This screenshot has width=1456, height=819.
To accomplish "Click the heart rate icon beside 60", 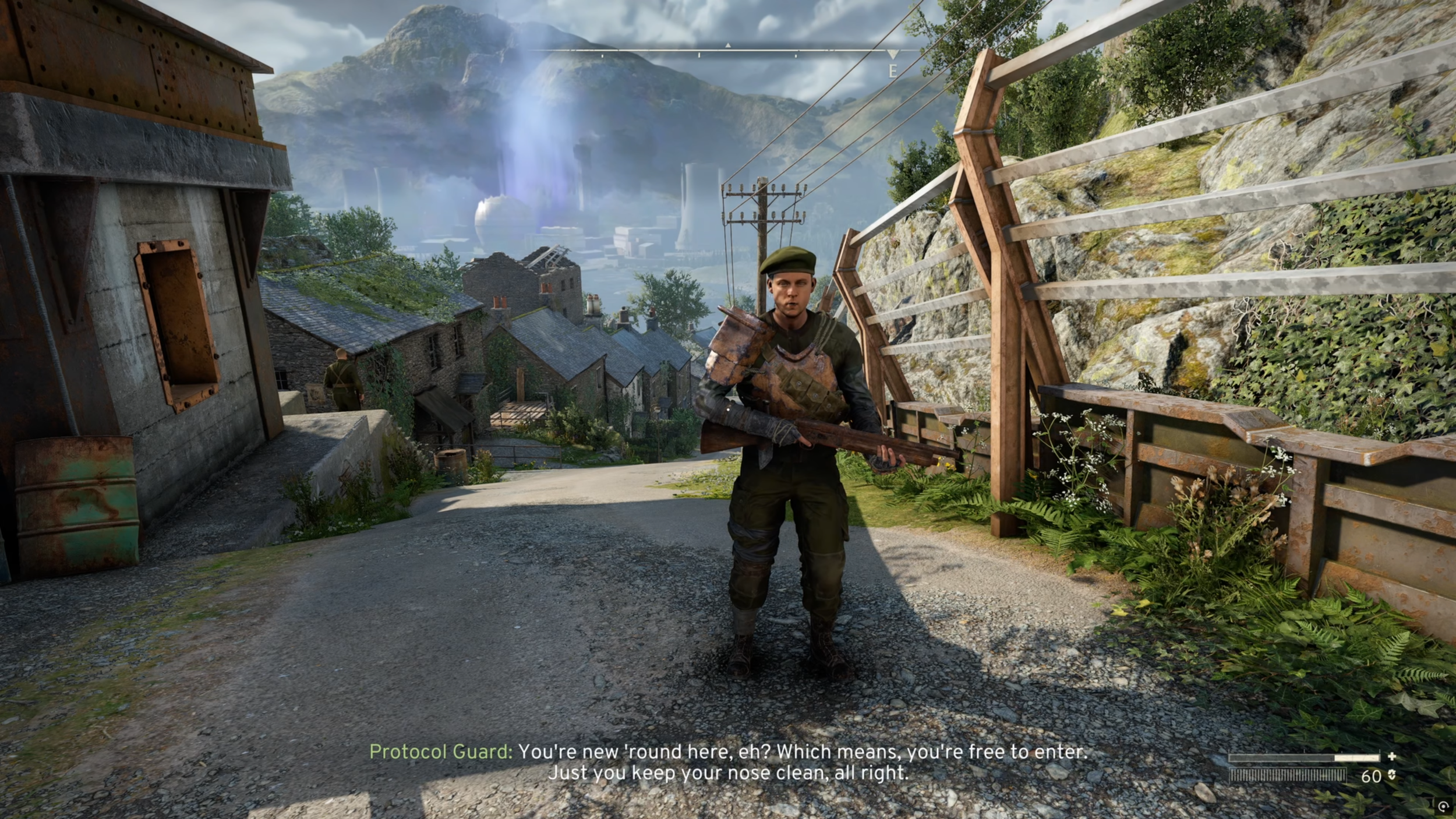I will 1392,776.
